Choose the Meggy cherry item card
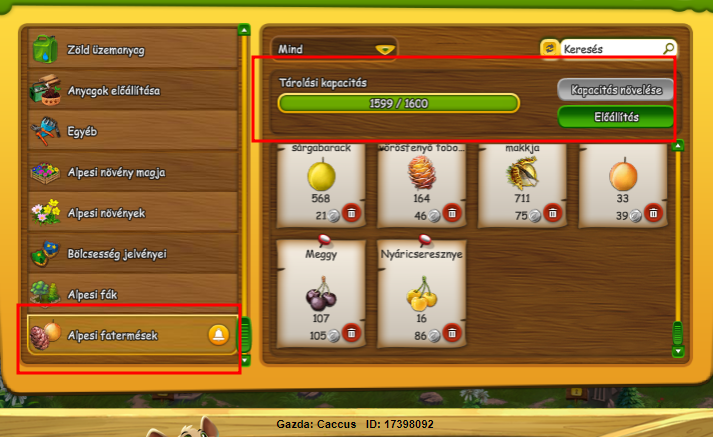713x437 pixels. pos(320,292)
